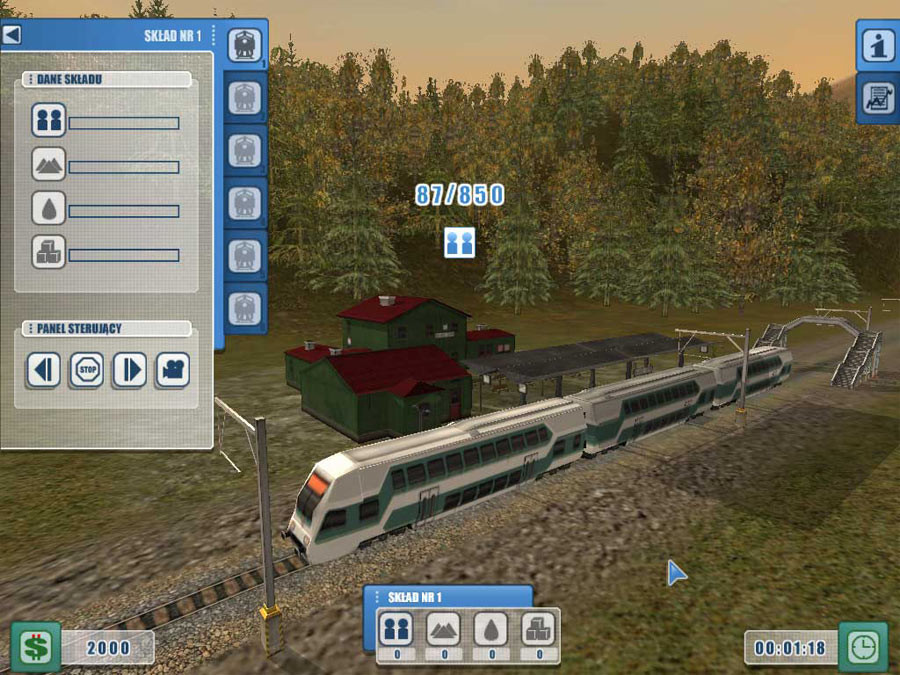Open the money dollar menu

click(x=36, y=646)
